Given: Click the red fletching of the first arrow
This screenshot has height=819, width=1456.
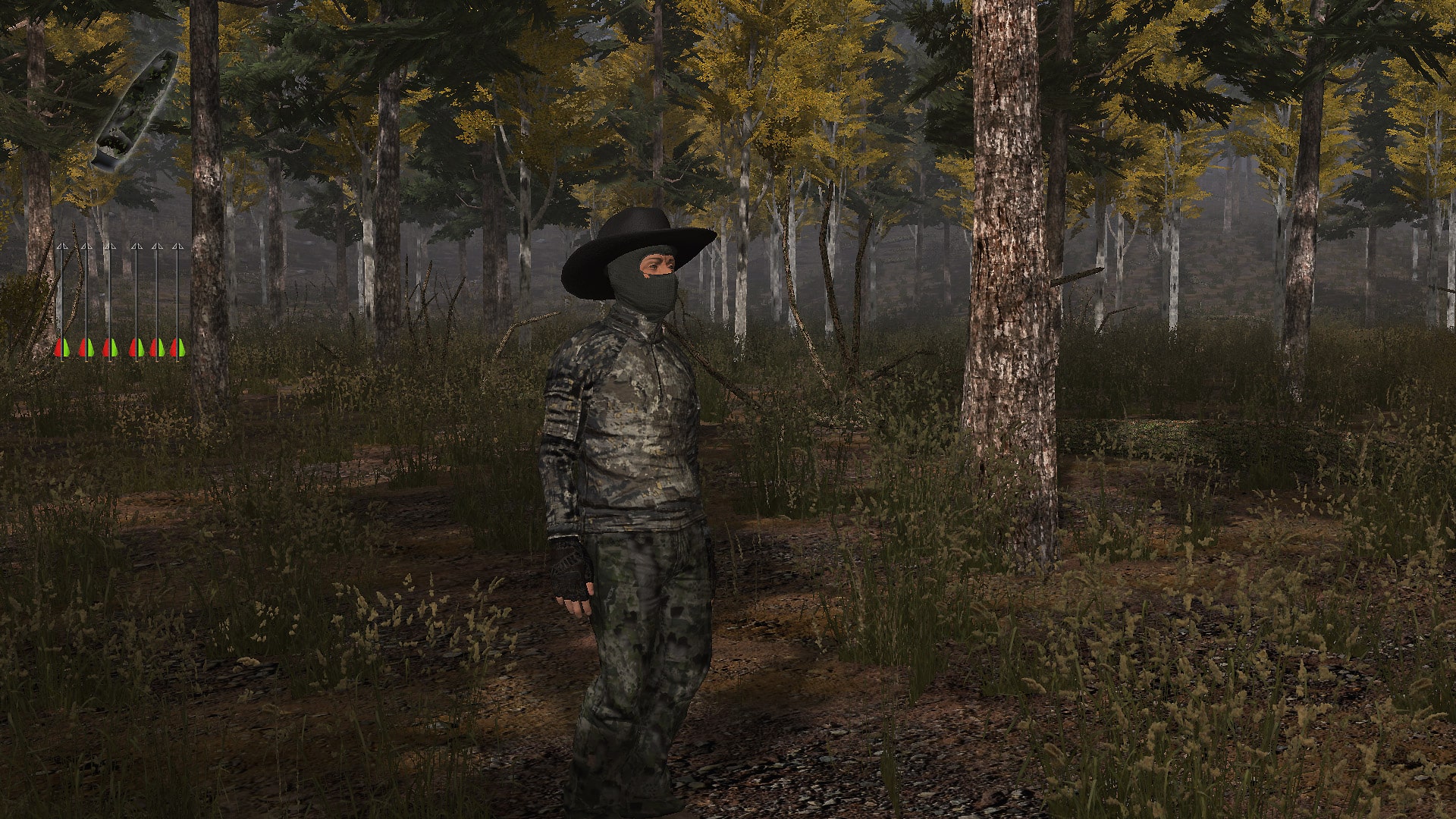Looking at the screenshot, I should point(58,348).
